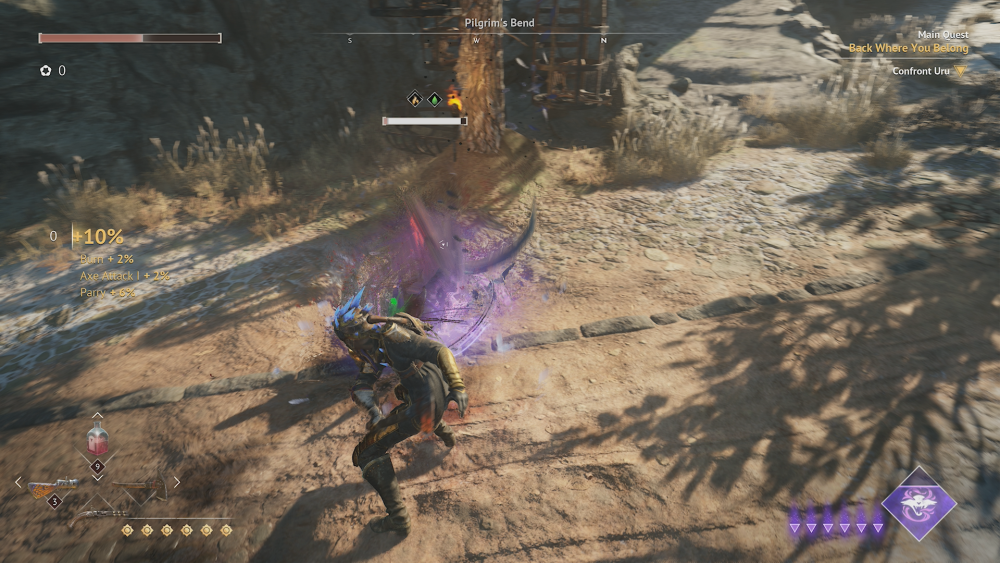Open the Back Where You Belong quest tracker
The width and height of the screenshot is (1000, 563).
coord(908,47)
